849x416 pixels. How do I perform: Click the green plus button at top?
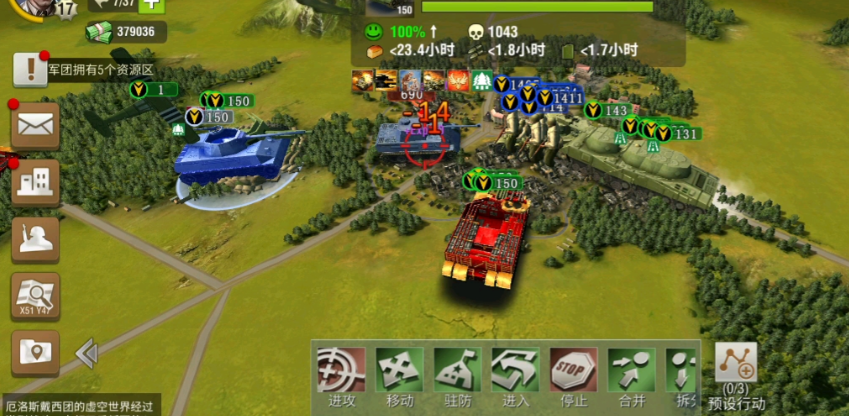[x=153, y=4]
